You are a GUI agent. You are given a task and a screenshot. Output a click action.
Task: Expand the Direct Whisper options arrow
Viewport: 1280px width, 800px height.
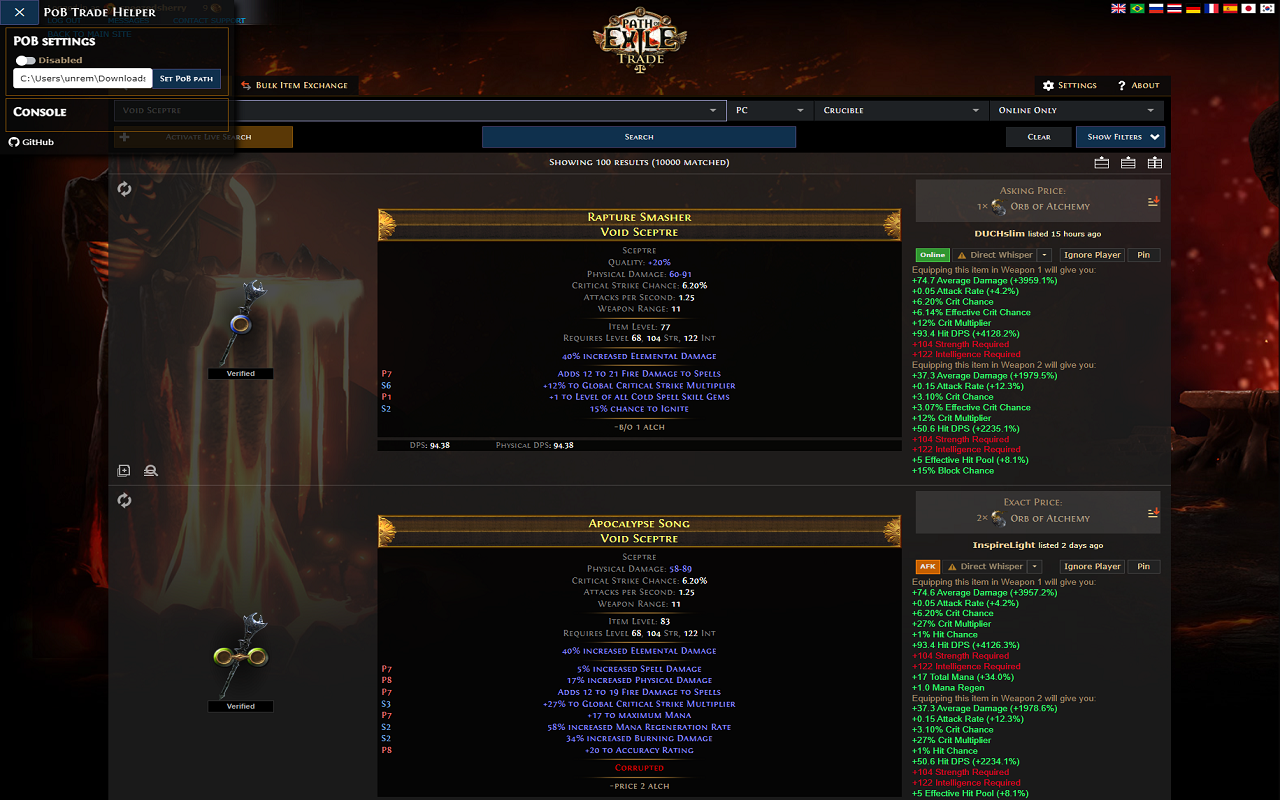pos(1046,254)
